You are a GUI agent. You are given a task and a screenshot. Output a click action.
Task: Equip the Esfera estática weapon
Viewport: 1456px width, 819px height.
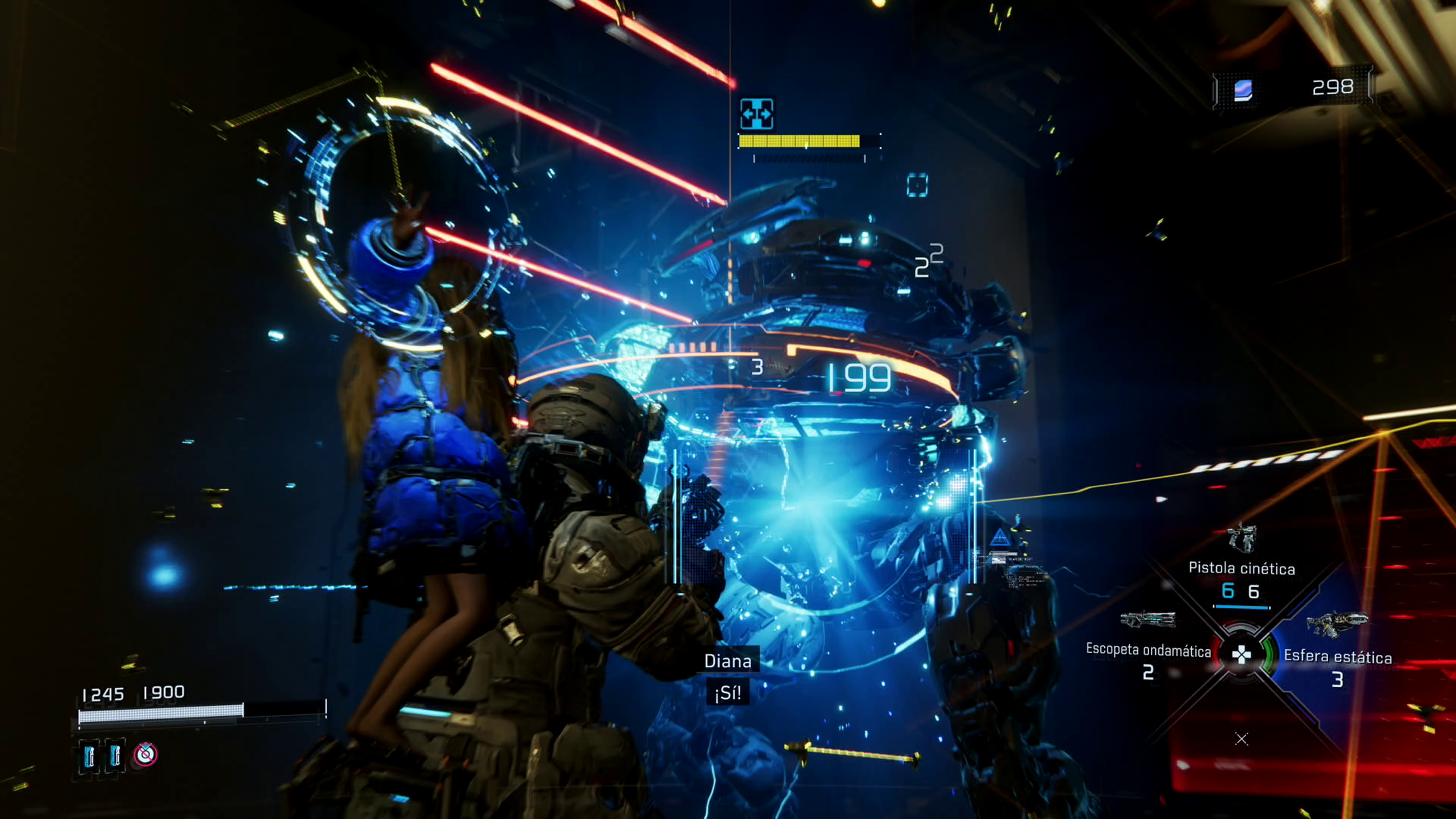click(x=1337, y=656)
